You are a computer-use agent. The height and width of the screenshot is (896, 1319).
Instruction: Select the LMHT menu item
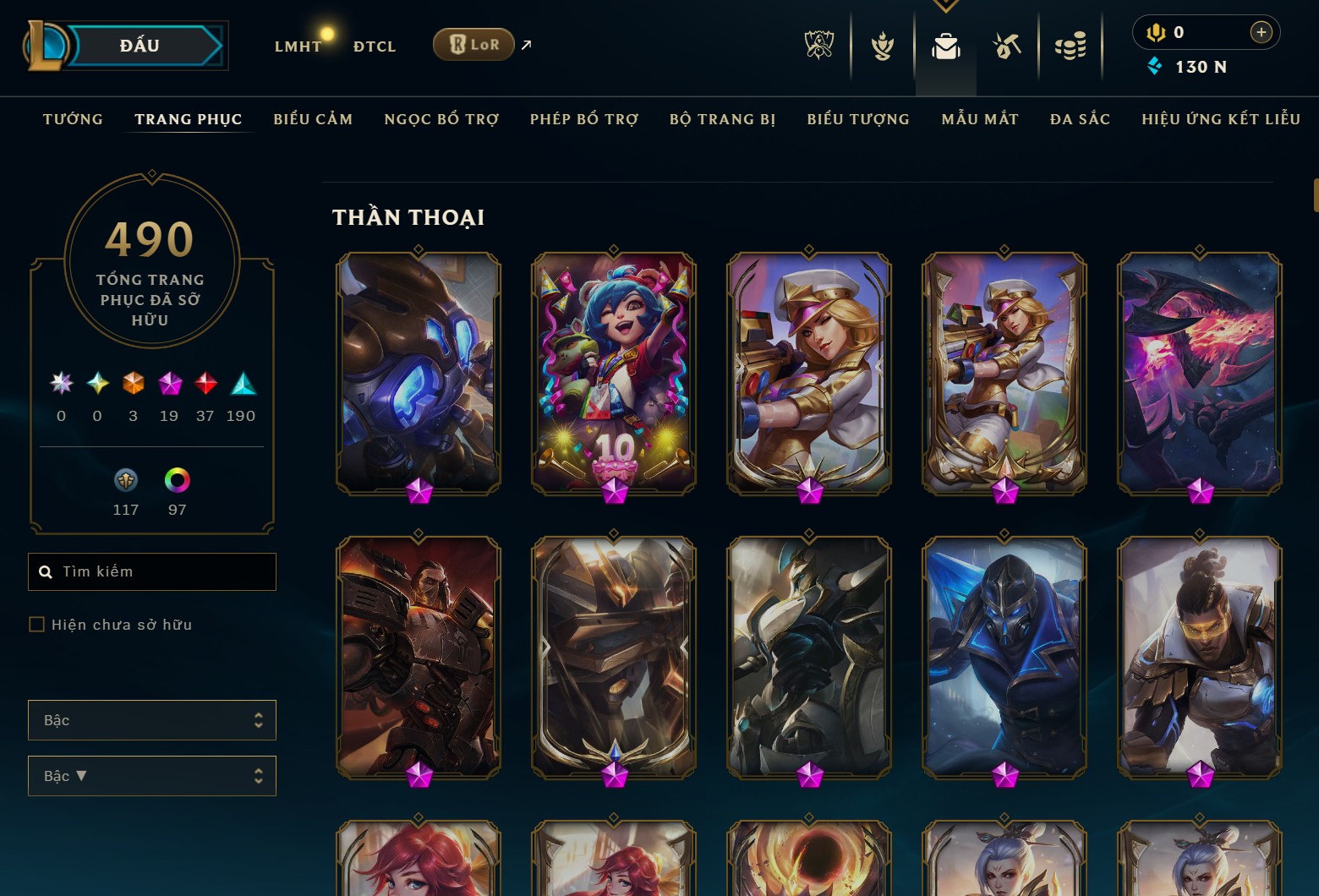click(298, 46)
